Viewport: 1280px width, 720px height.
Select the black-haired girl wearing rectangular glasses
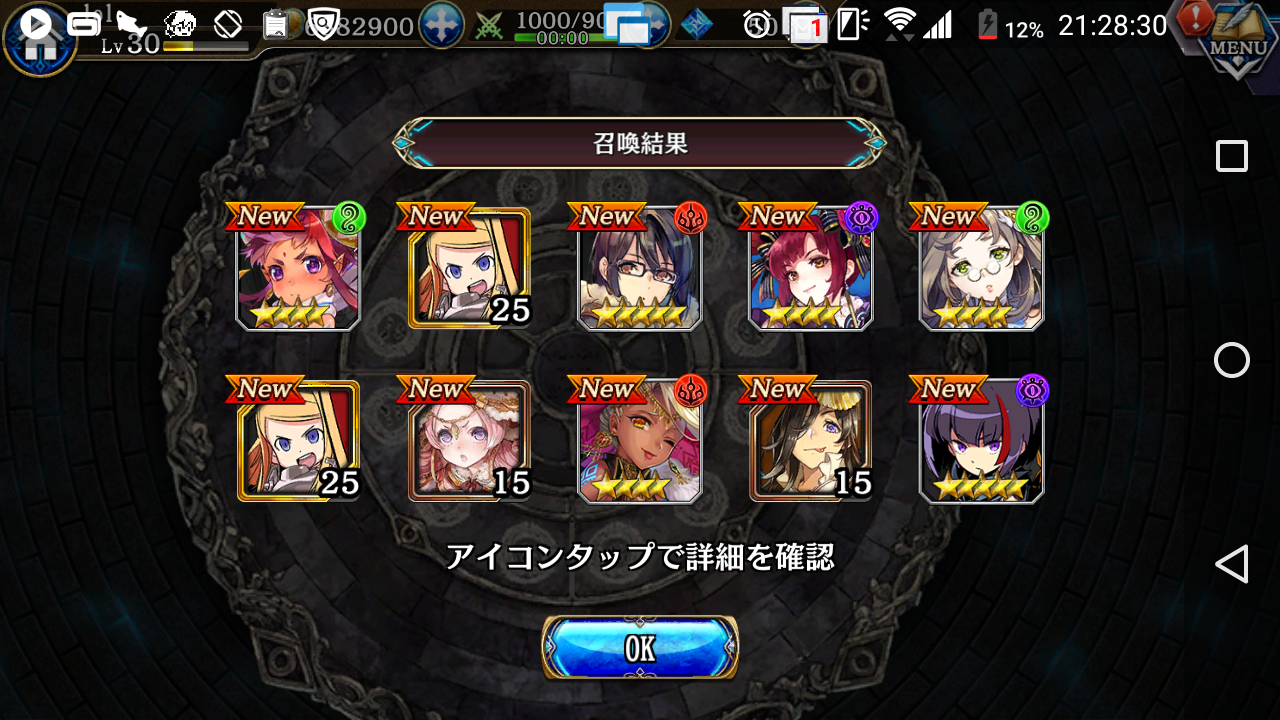640,270
